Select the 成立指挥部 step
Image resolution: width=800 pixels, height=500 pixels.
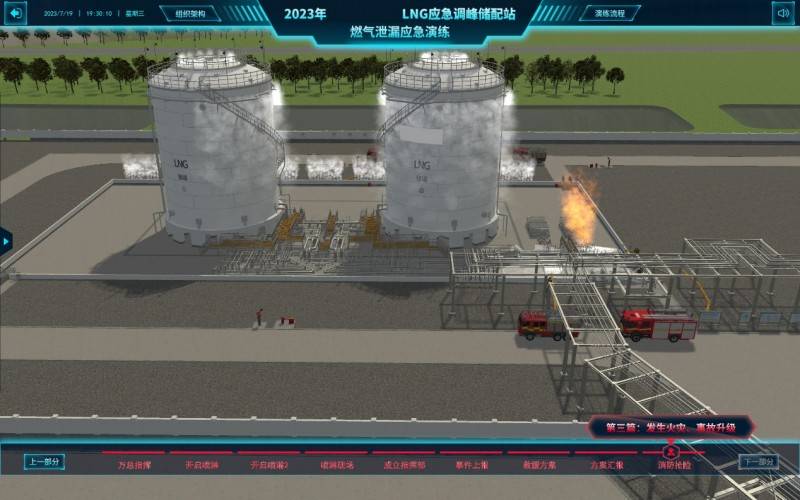pyautogui.click(x=404, y=464)
